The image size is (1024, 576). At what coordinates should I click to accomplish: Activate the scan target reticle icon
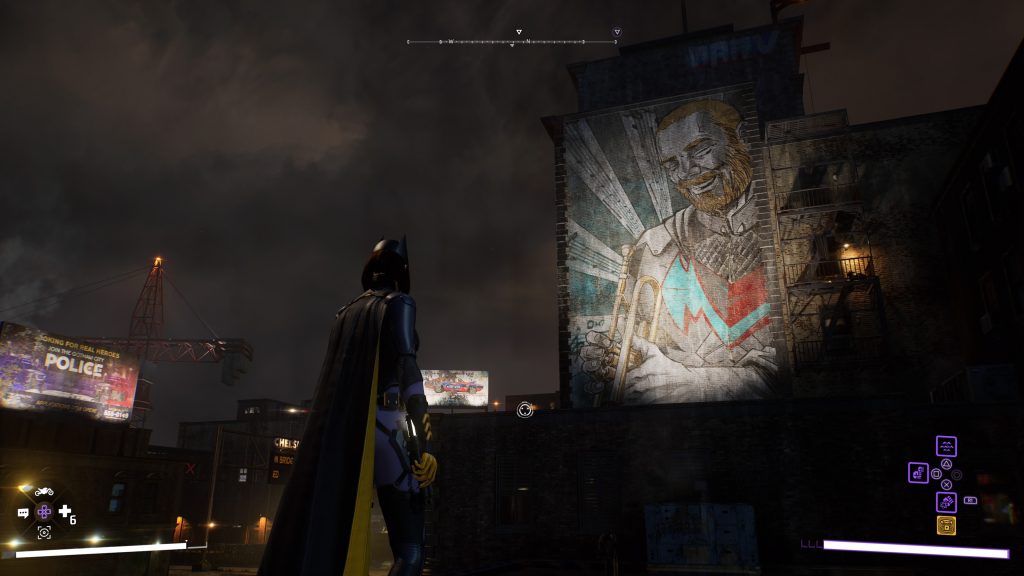click(44, 533)
